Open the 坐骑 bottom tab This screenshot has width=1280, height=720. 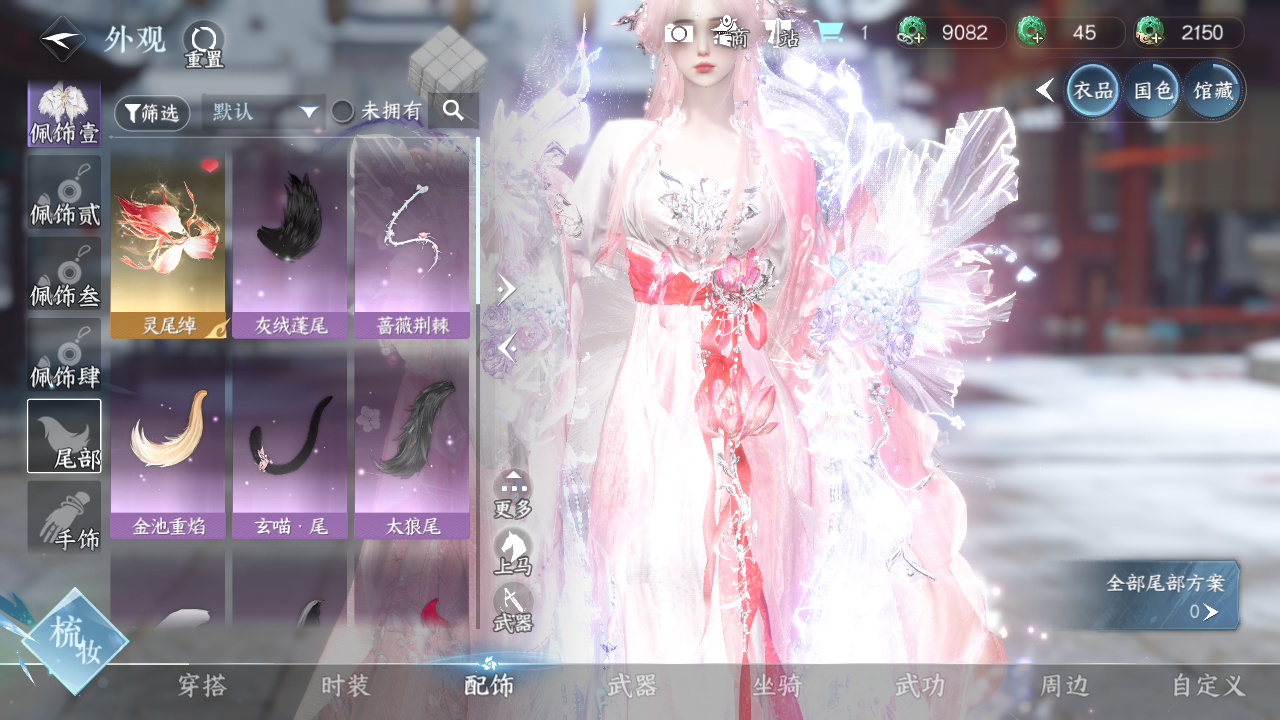tap(777, 686)
